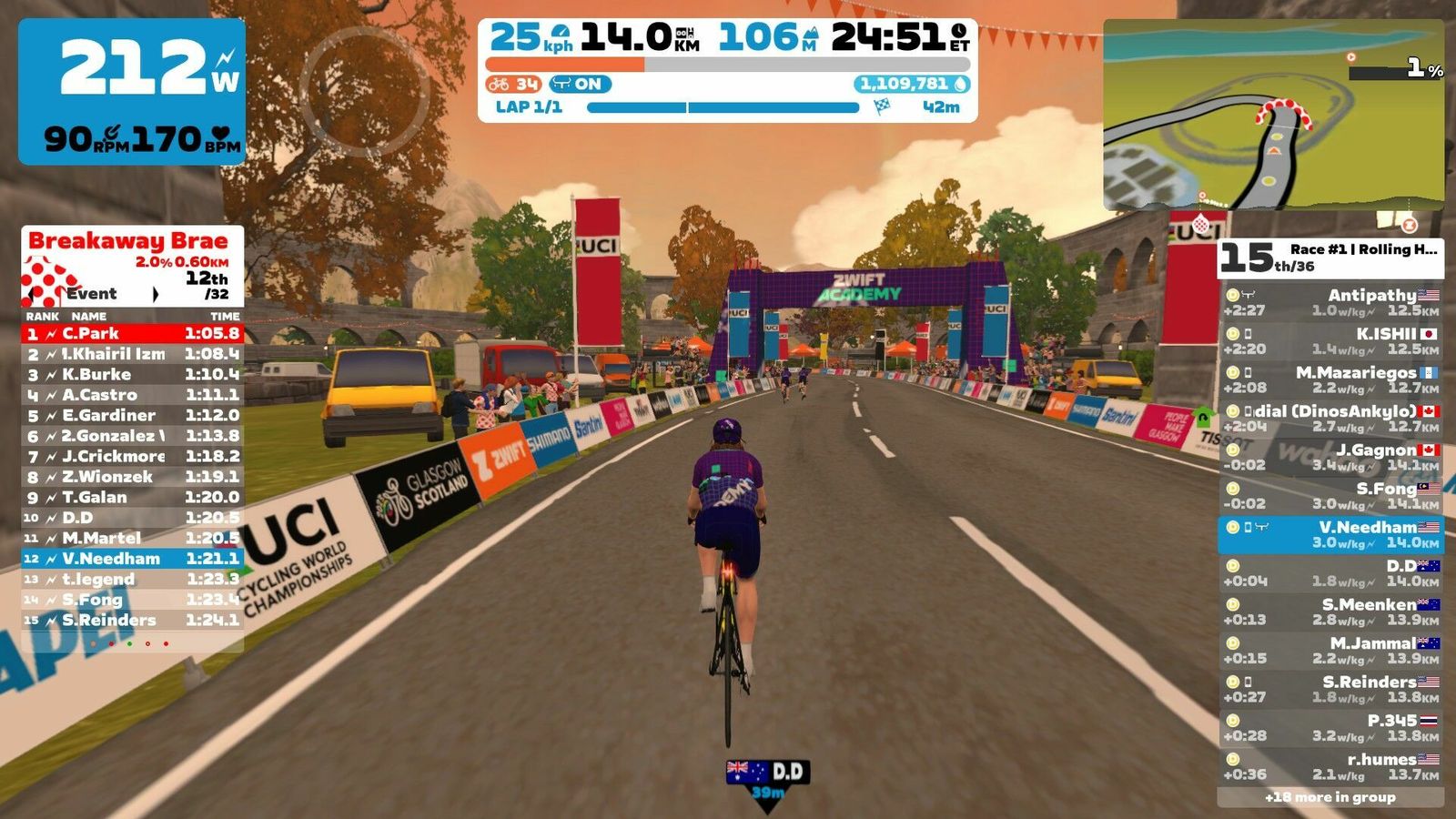Select A.Castro's leaderboard entry

132,395
